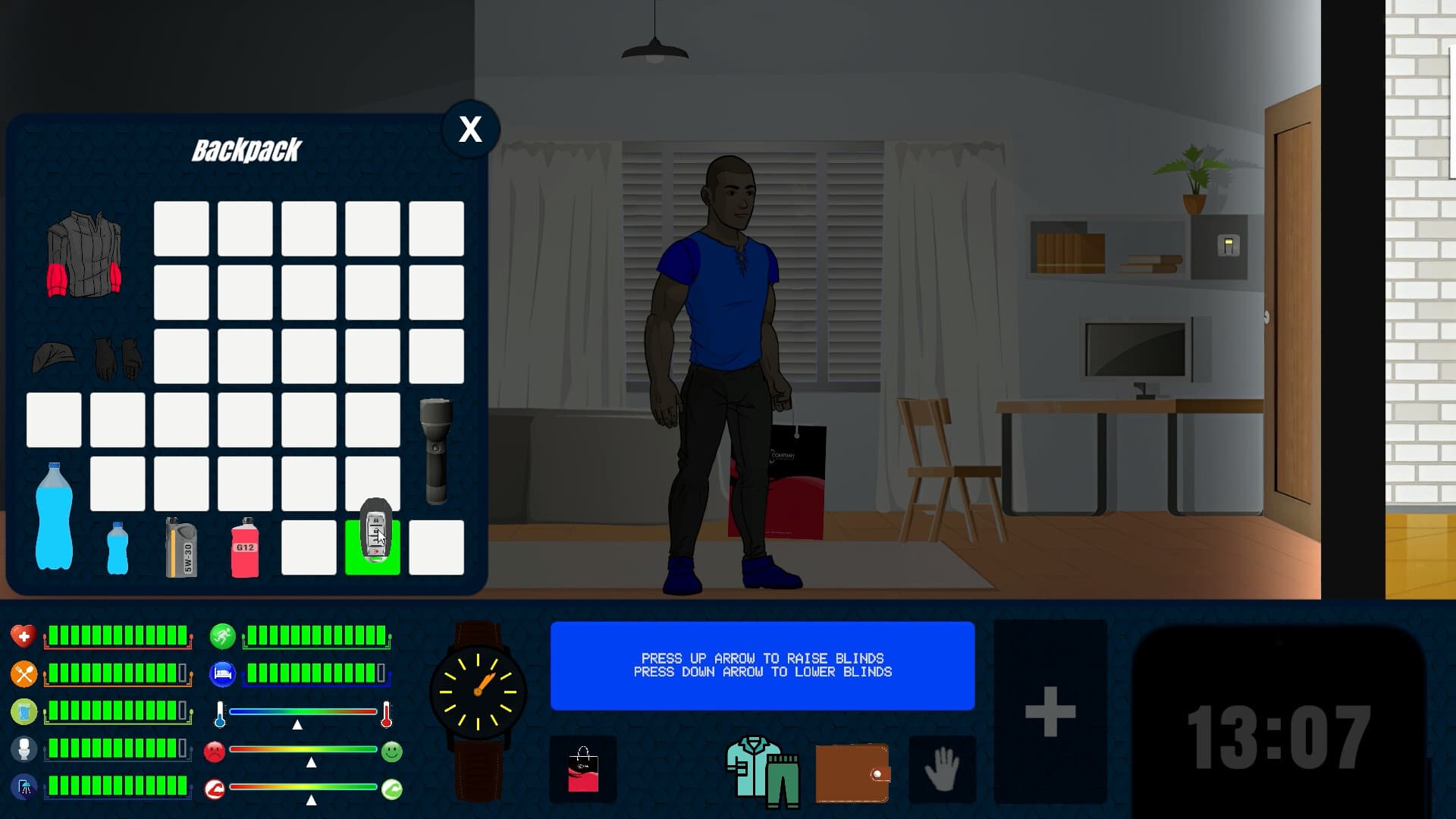Select the flashlight in the backpack

coord(436,451)
